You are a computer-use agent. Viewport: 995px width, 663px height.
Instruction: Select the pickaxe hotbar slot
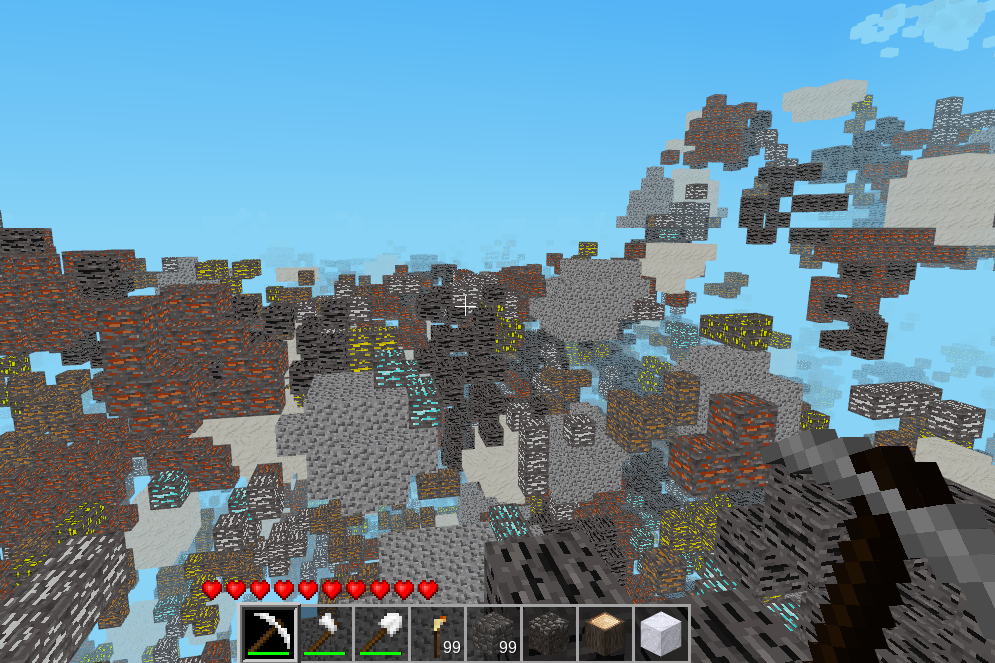(x=270, y=633)
